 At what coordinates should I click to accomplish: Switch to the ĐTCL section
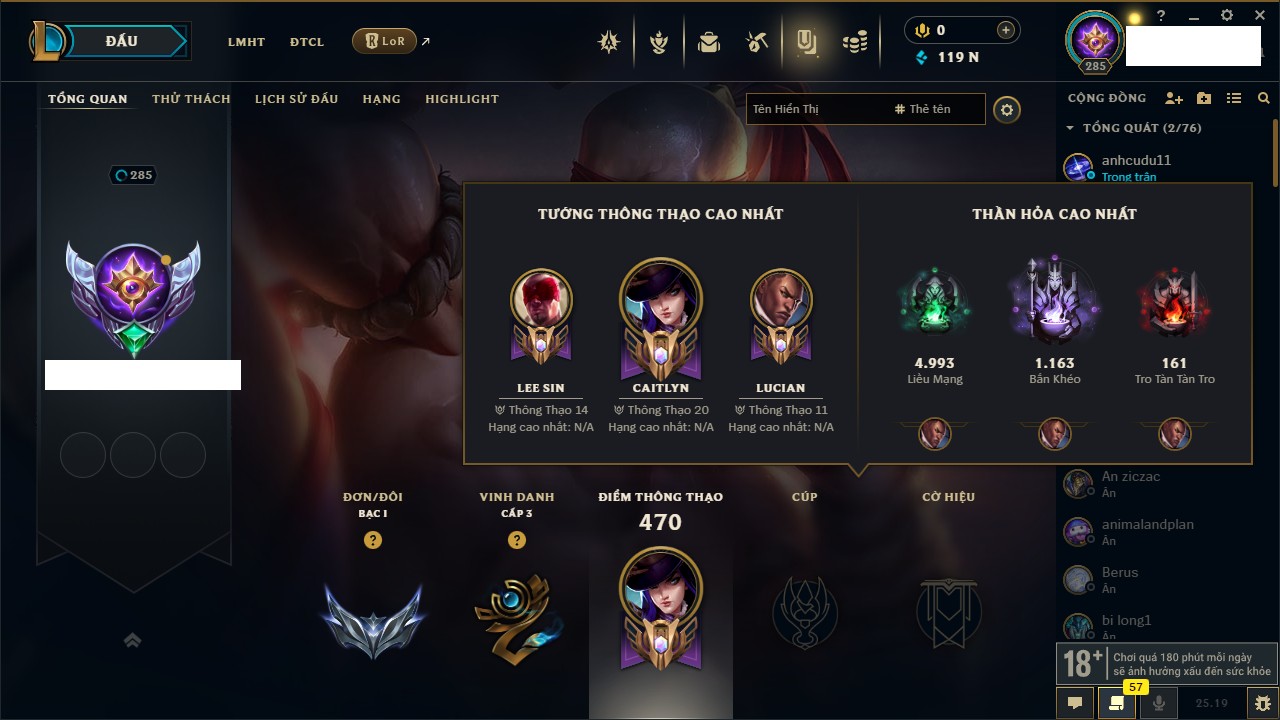307,42
